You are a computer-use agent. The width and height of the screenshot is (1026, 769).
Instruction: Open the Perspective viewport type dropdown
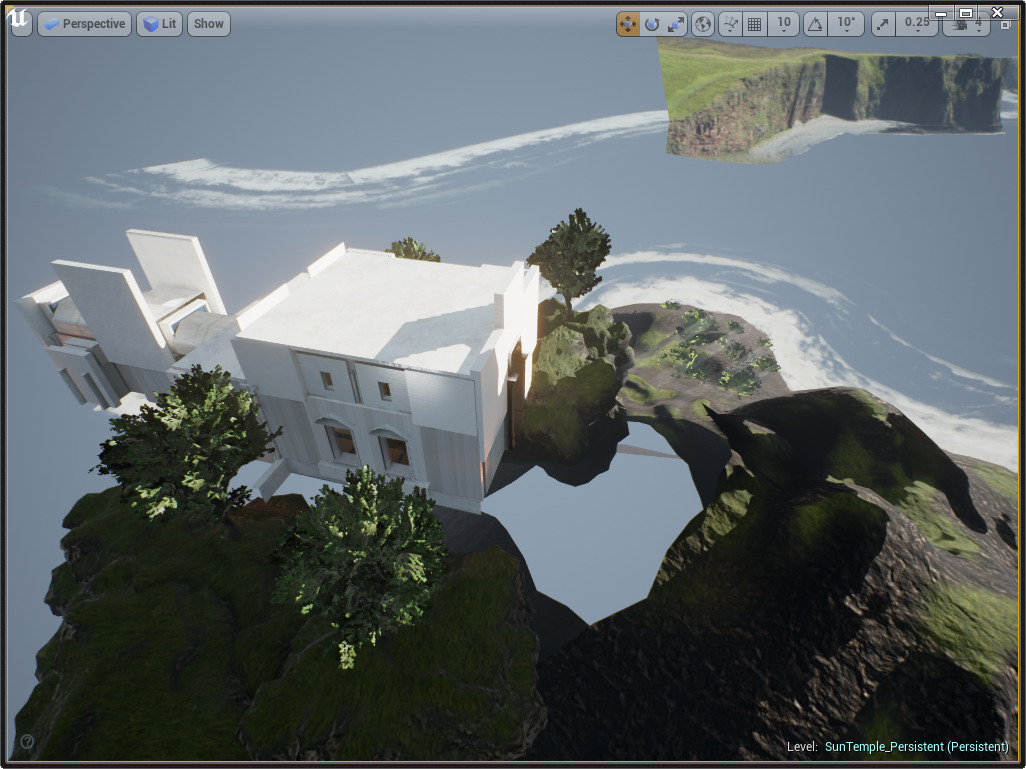click(84, 24)
